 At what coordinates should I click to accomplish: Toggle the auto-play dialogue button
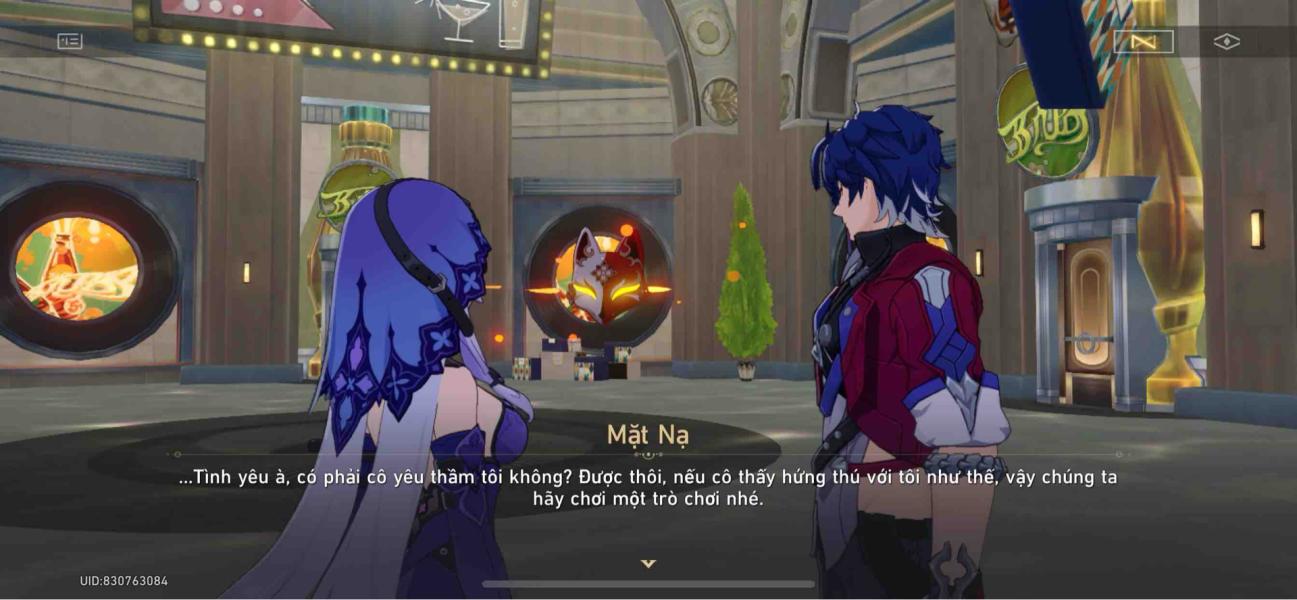point(1143,41)
